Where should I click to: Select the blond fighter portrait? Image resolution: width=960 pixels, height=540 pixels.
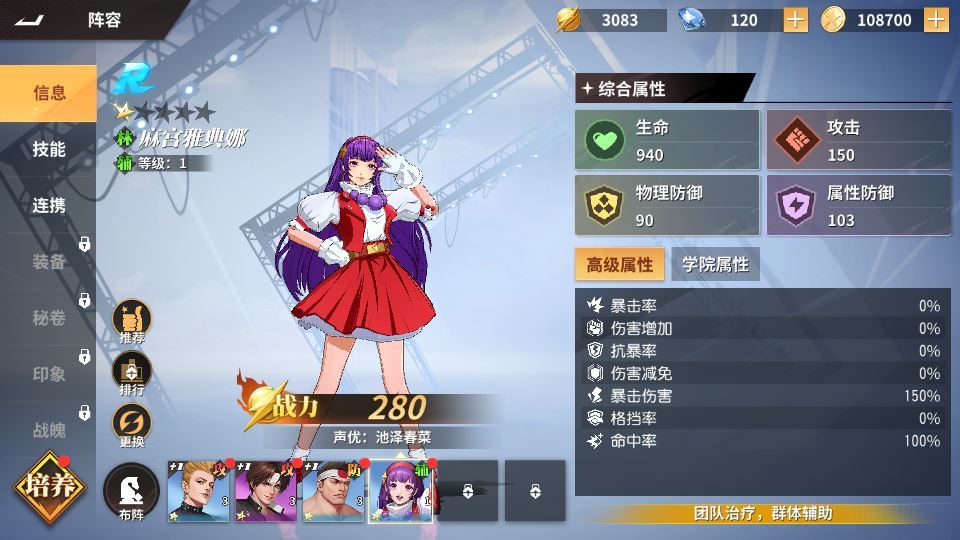point(198,491)
